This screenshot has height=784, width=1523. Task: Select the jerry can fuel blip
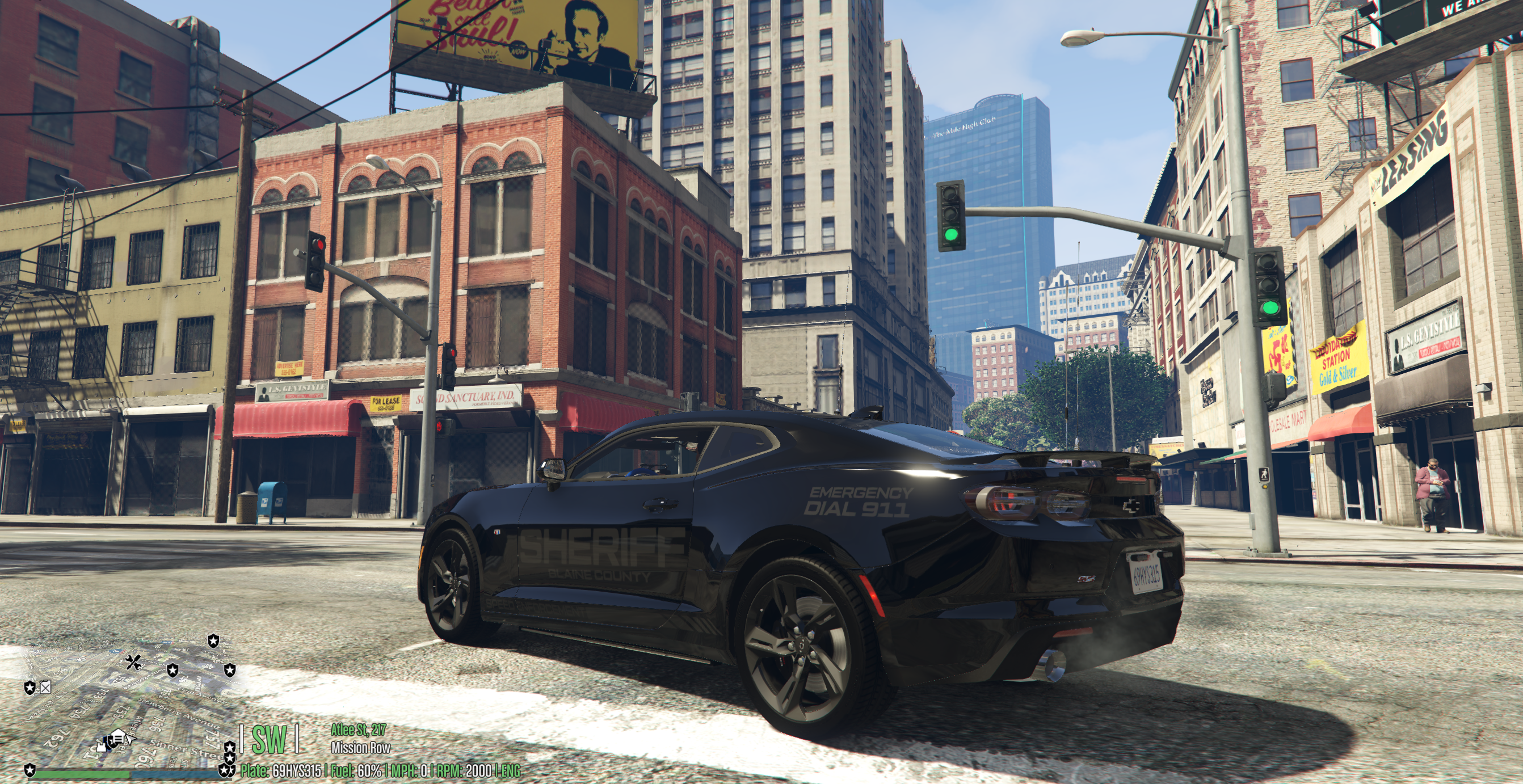click(x=45, y=687)
